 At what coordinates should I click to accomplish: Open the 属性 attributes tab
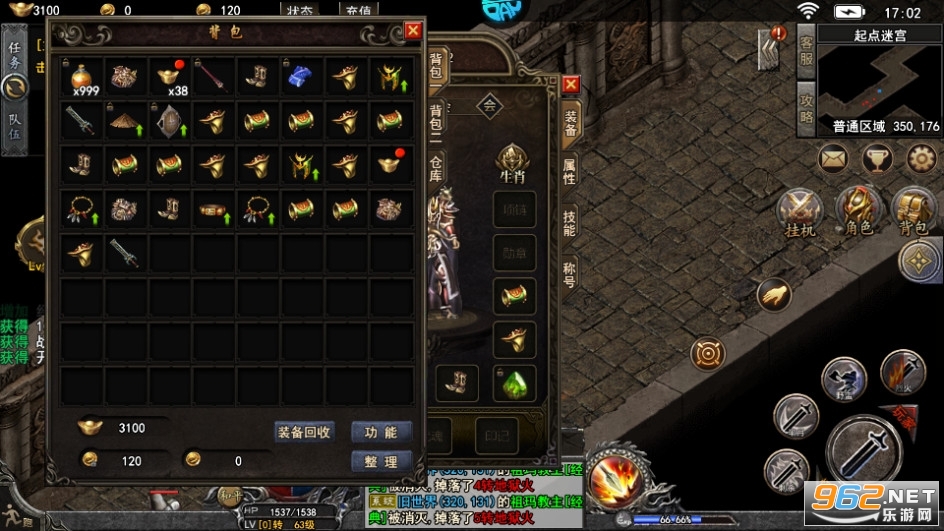569,171
